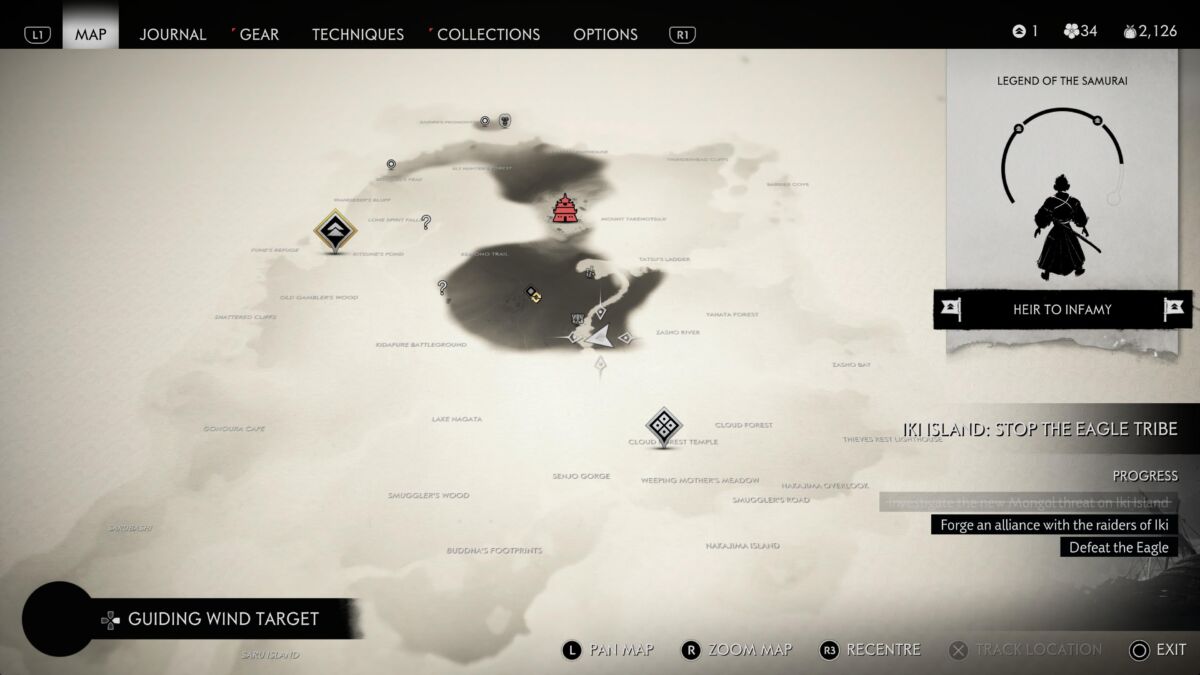Go to the Techniques tab
The image size is (1200, 675).
358,34
